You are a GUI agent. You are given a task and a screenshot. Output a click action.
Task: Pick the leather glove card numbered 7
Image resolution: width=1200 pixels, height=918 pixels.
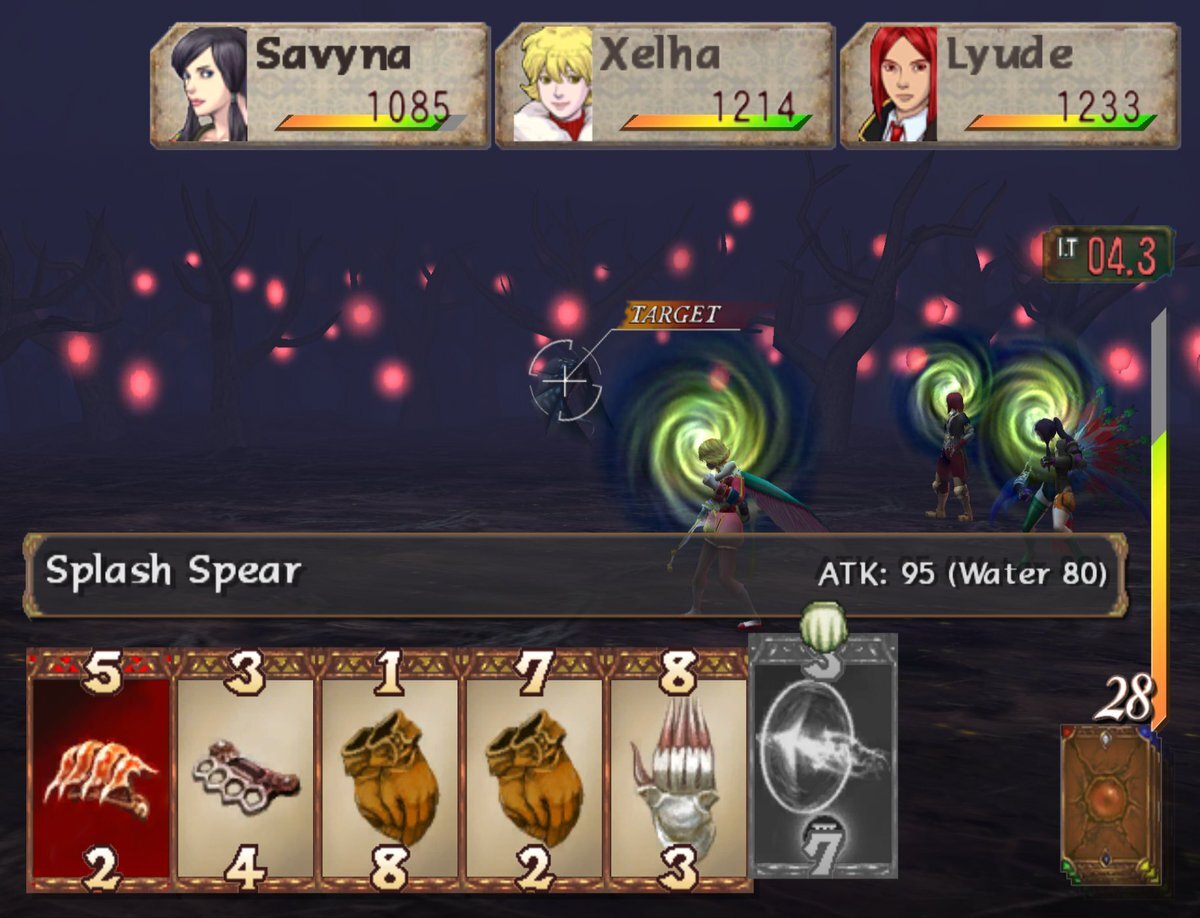coord(535,772)
